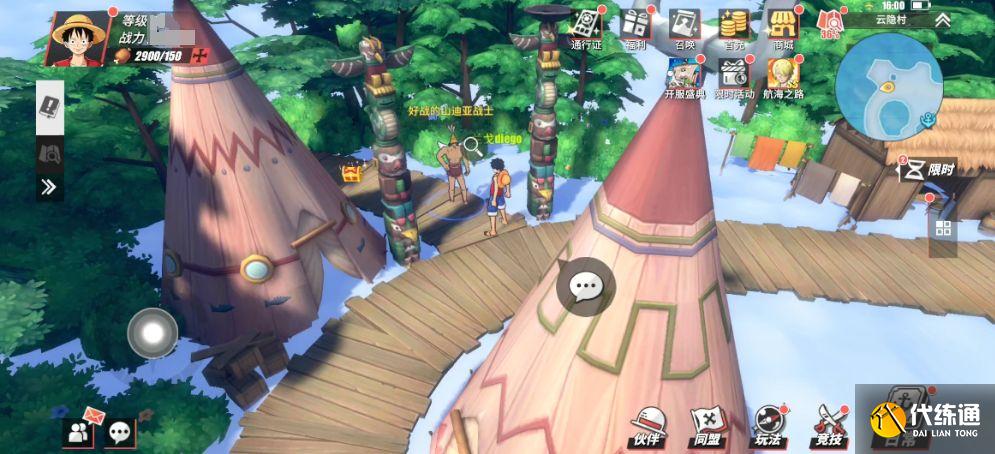Open the 通行证 pass menu

586,28
